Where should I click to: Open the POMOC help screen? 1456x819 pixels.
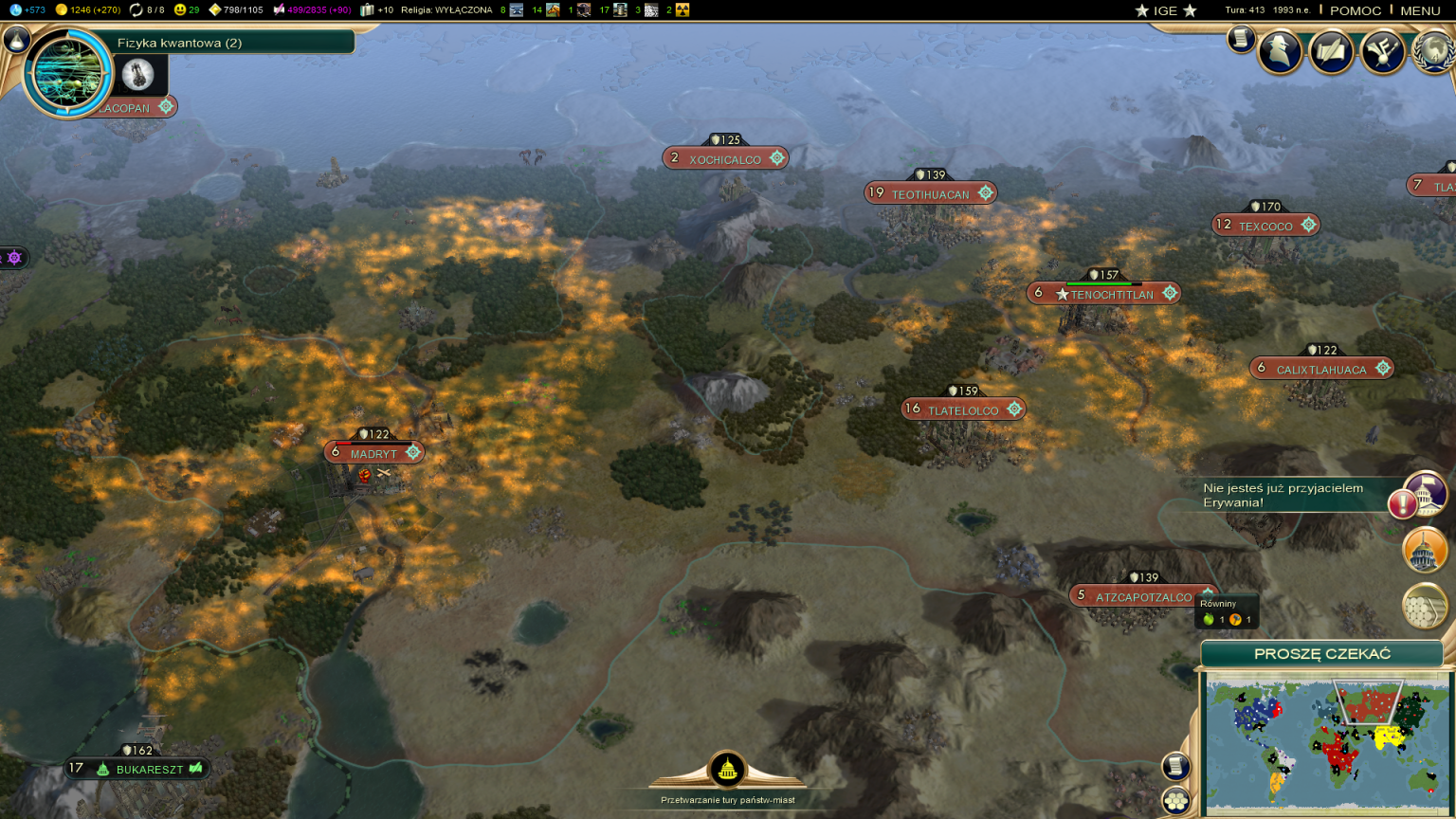(x=1355, y=10)
